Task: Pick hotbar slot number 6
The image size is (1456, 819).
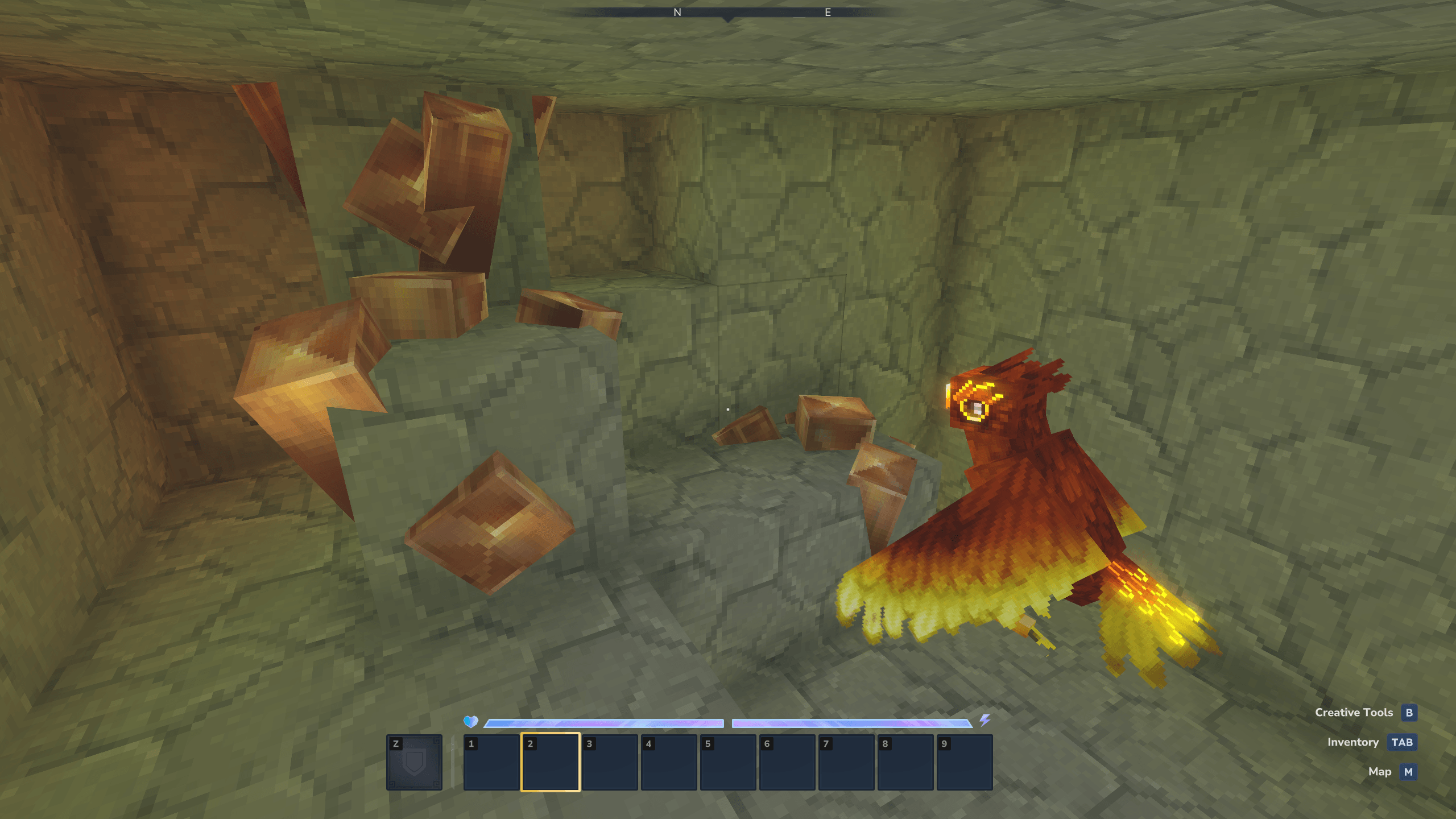Action: 787,762
